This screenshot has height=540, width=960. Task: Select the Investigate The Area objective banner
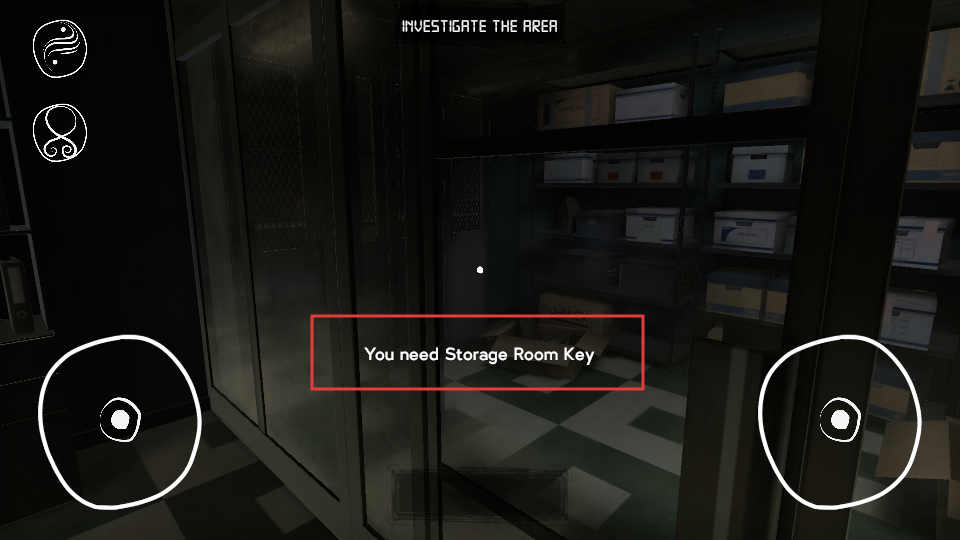(480, 26)
